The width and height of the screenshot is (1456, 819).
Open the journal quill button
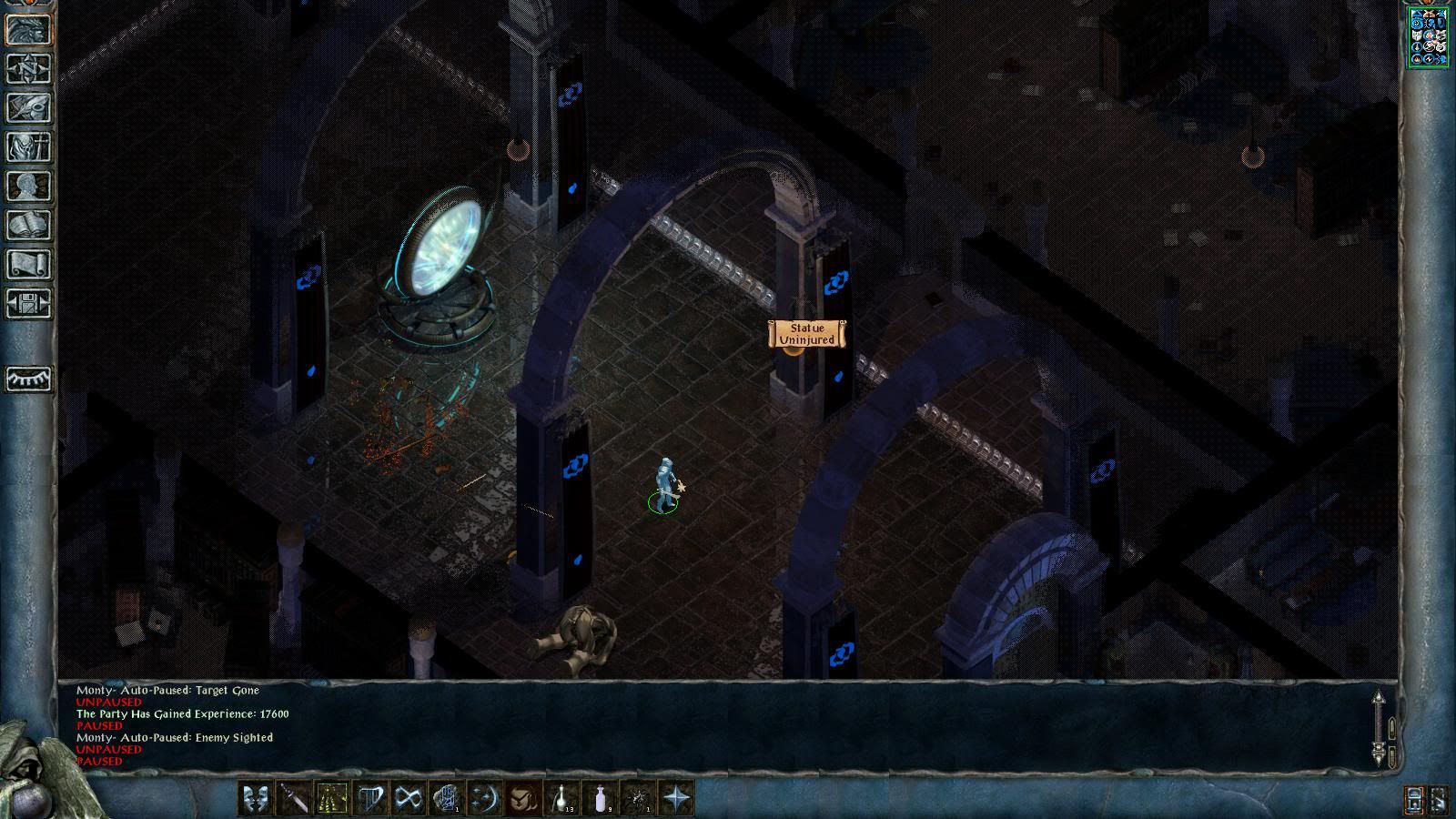[28, 107]
